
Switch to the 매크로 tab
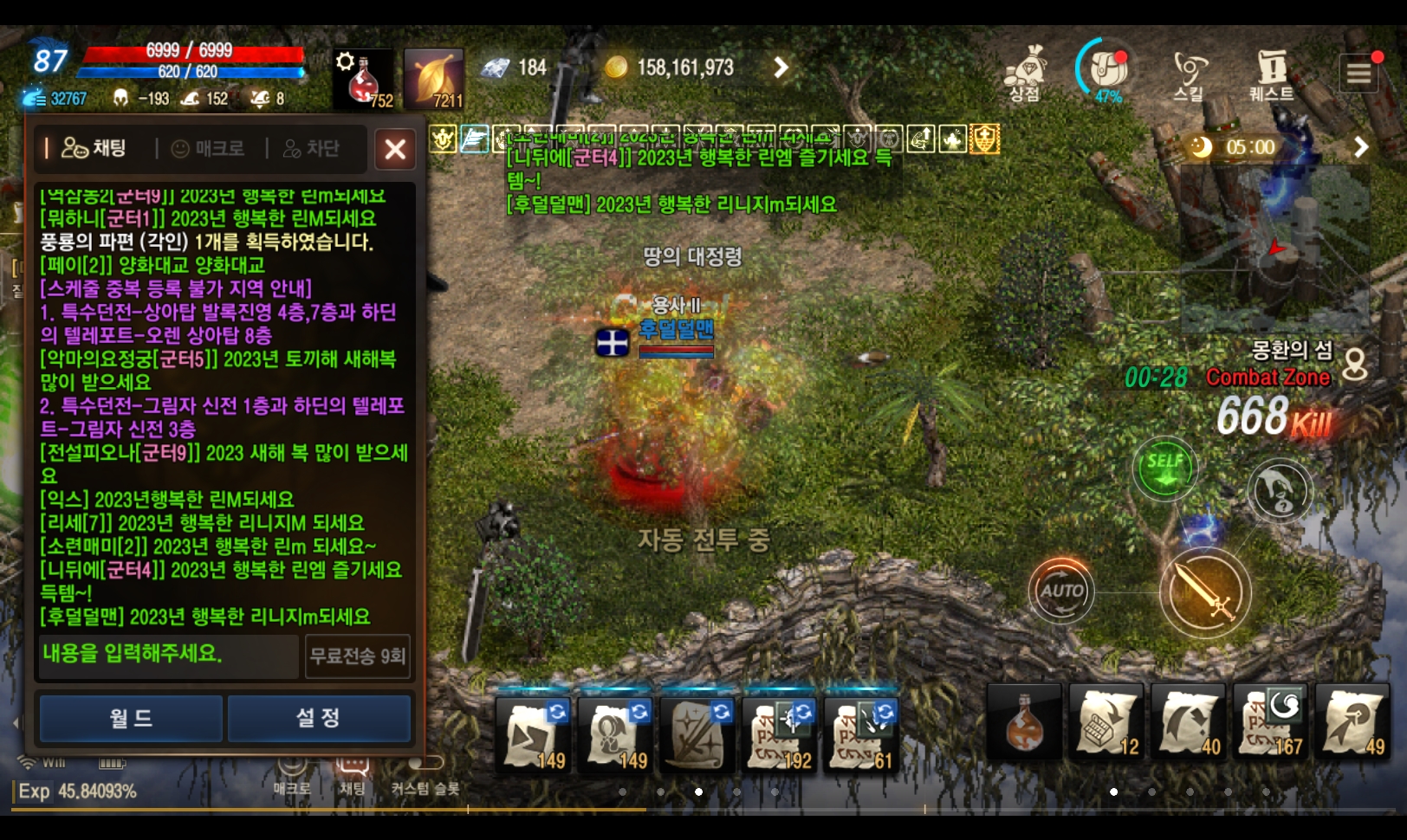pyautogui.click(x=209, y=149)
